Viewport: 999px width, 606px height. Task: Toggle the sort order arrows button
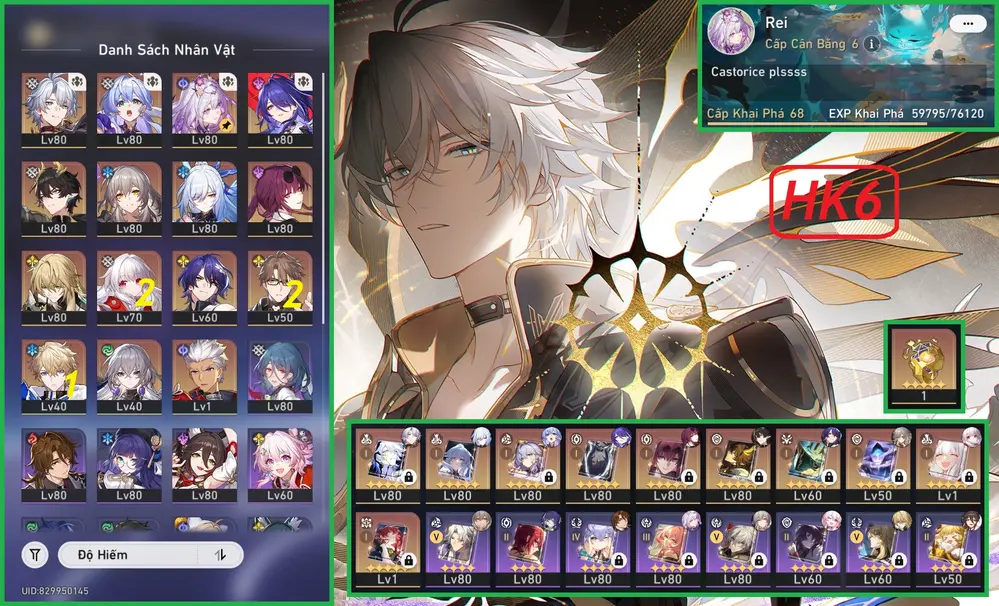point(221,554)
